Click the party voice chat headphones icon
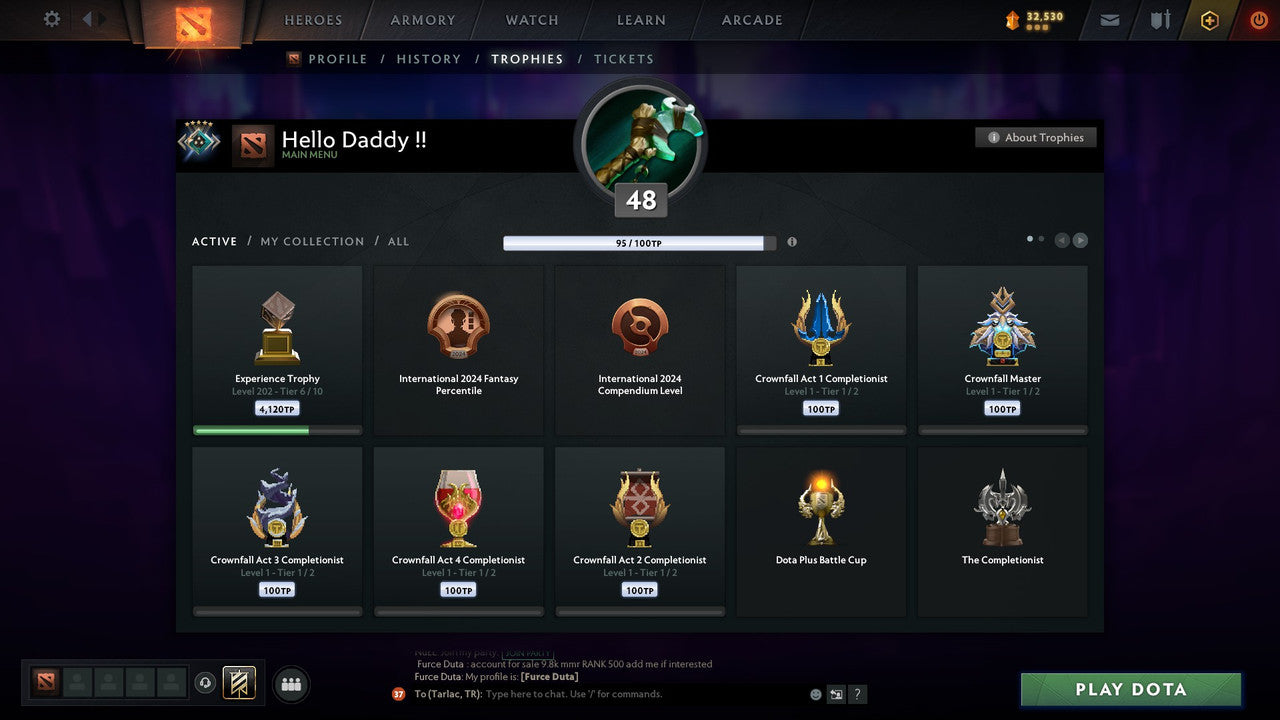Viewport: 1280px width, 720px height. tap(207, 682)
